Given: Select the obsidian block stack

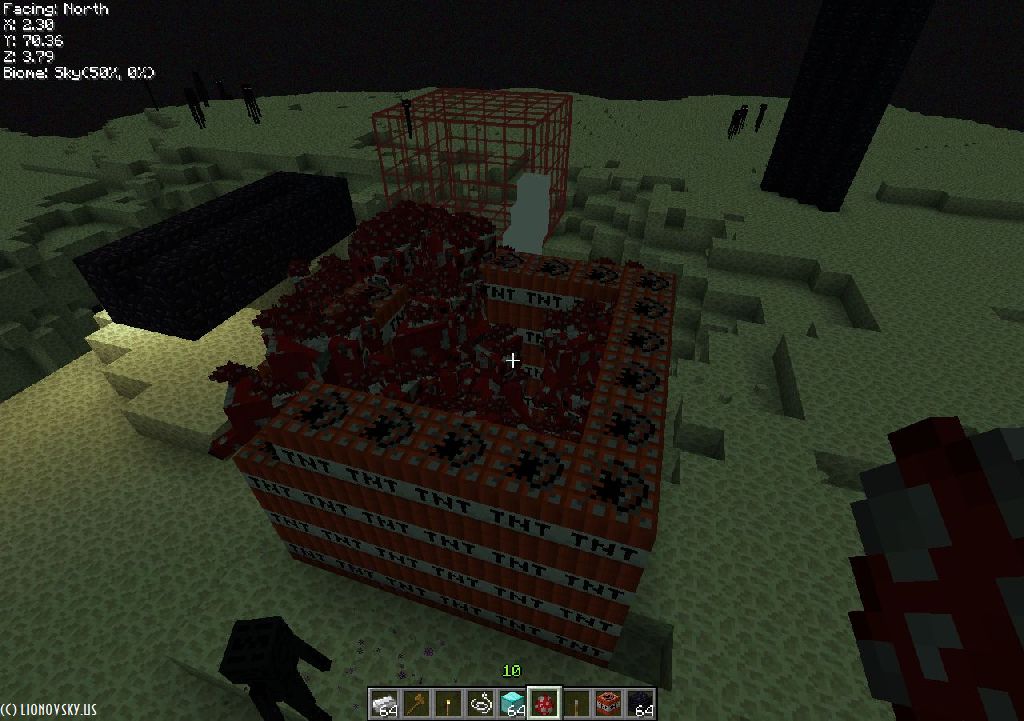Looking at the screenshot, I should point(640,704).
